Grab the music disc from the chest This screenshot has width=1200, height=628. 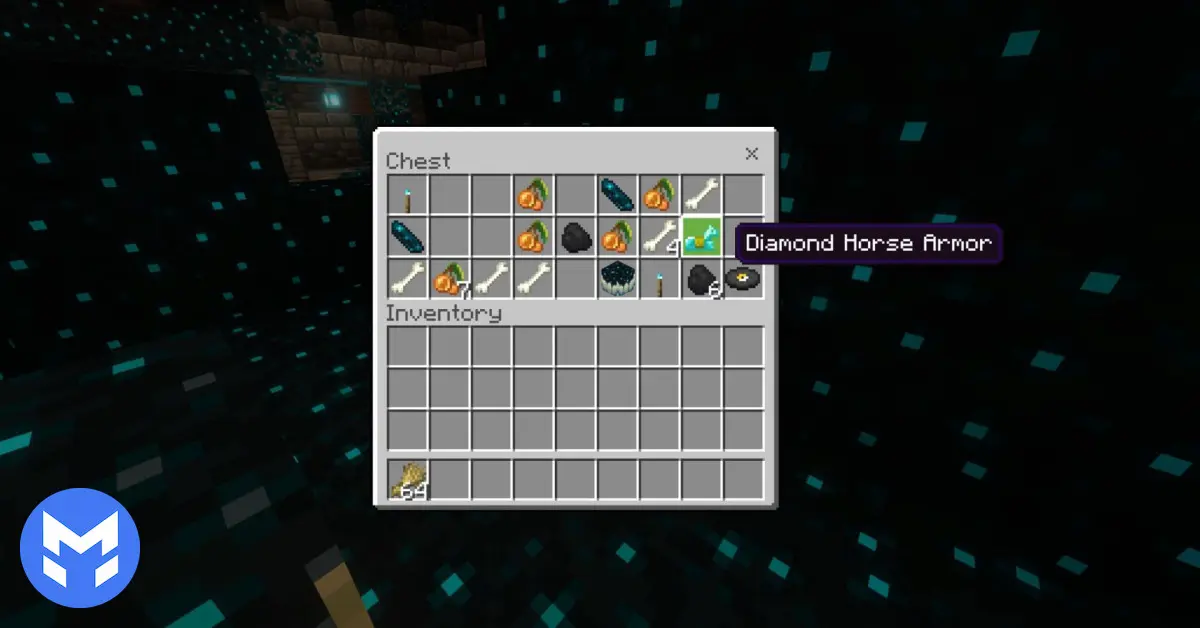tap(743, 279)
